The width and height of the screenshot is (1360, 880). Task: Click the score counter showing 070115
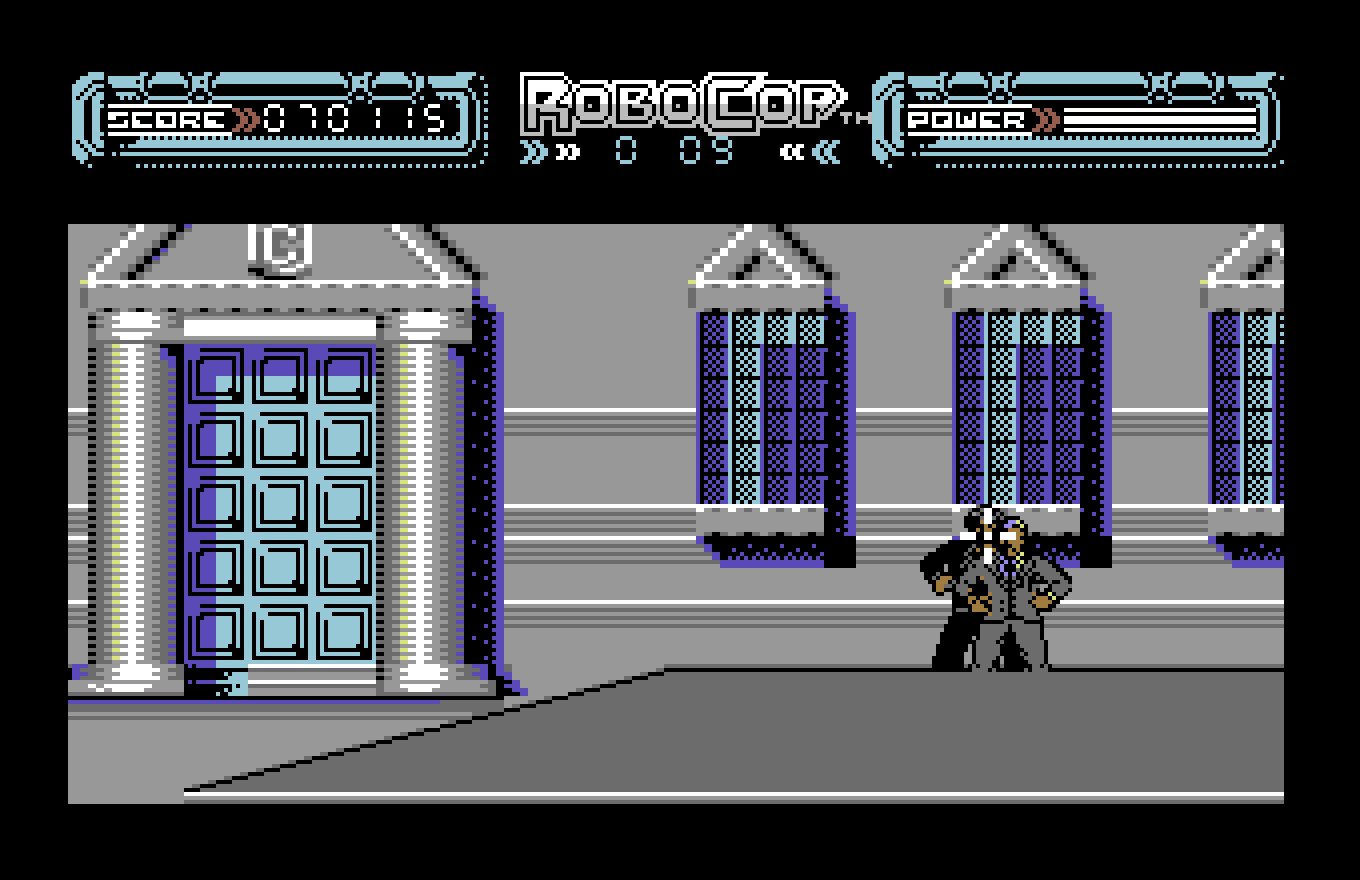point(351,117)
